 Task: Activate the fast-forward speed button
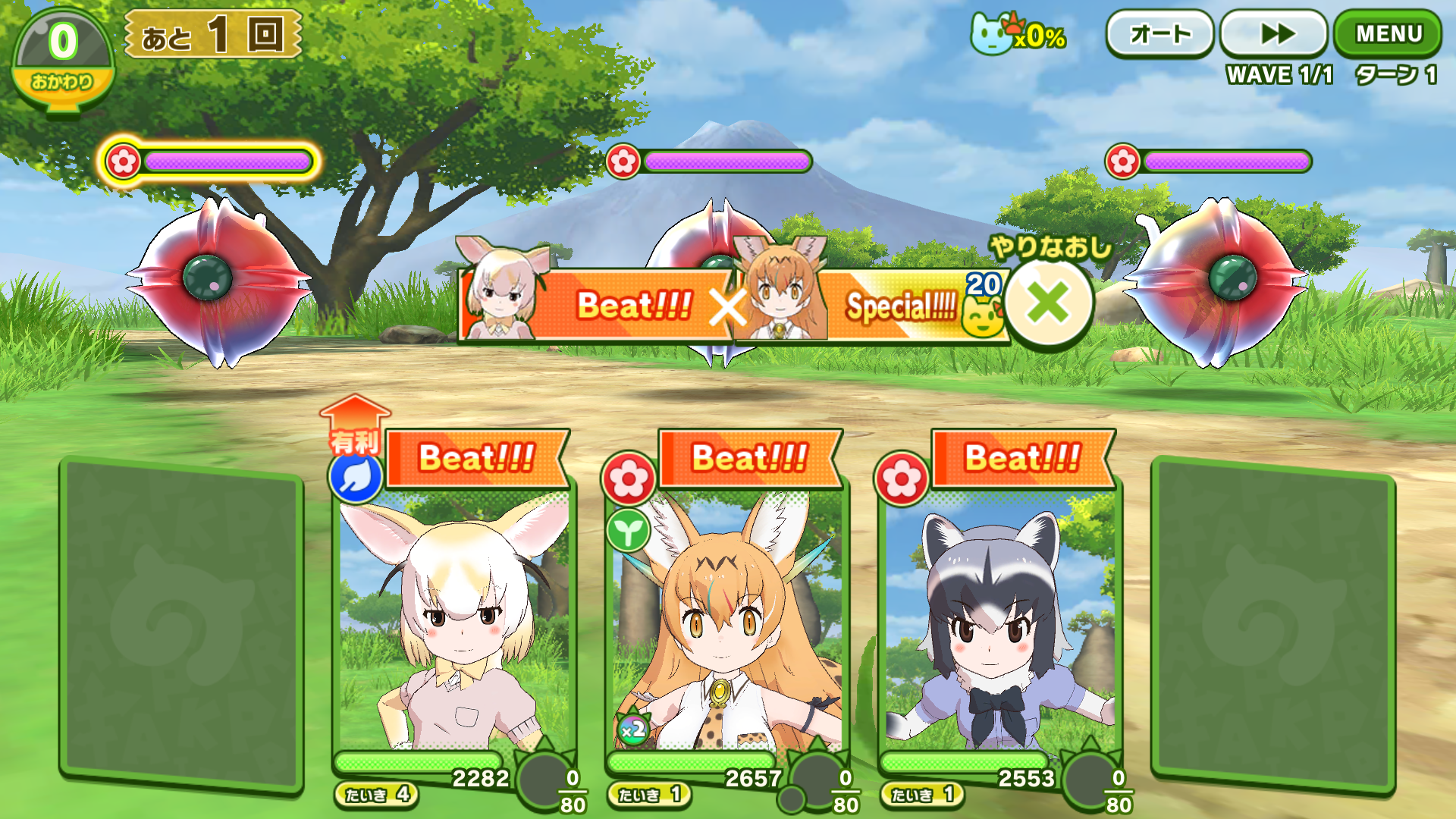tap(1274, 34)
